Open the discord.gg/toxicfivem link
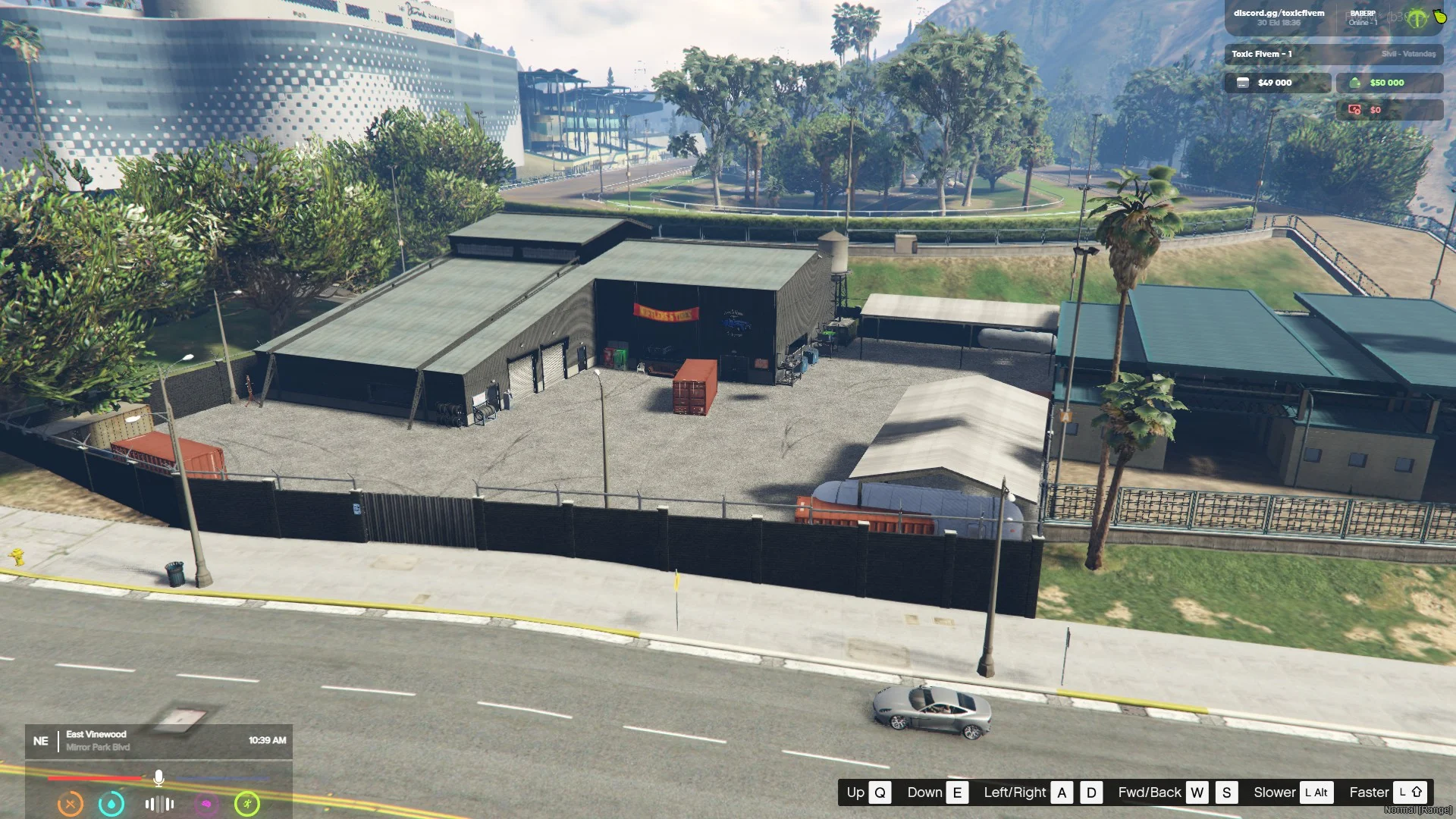The image size is (1456, 819). click(x=1279, y=14)
